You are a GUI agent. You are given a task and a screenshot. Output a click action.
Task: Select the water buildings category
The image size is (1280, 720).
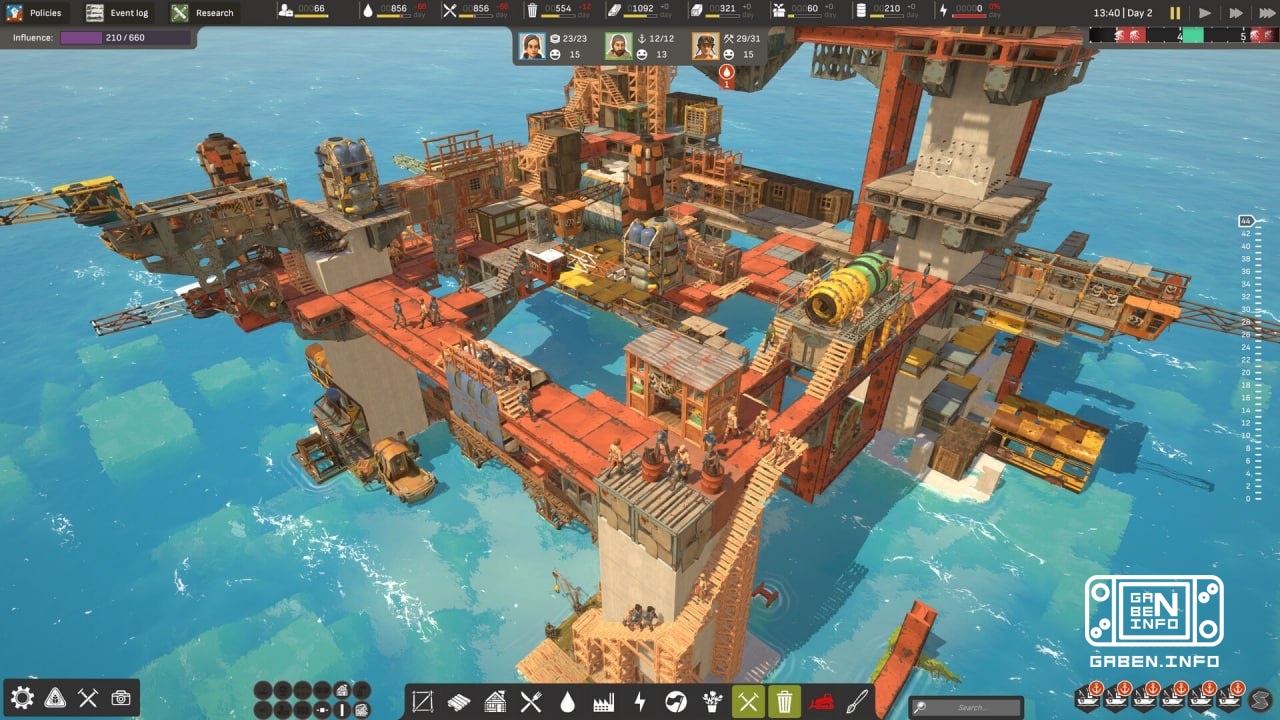[566, 702]
